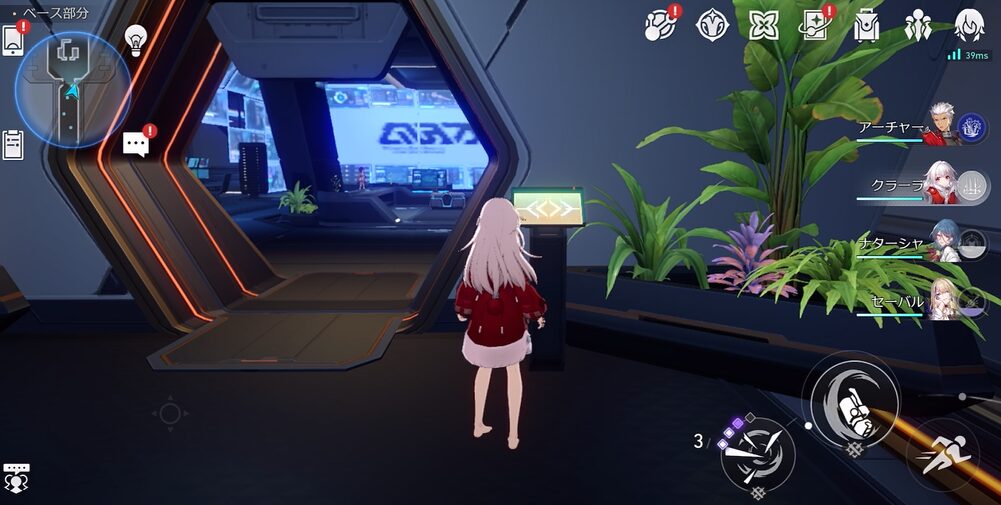
Task: Open the round winged-emblem icon
Action: pos(711,25)
